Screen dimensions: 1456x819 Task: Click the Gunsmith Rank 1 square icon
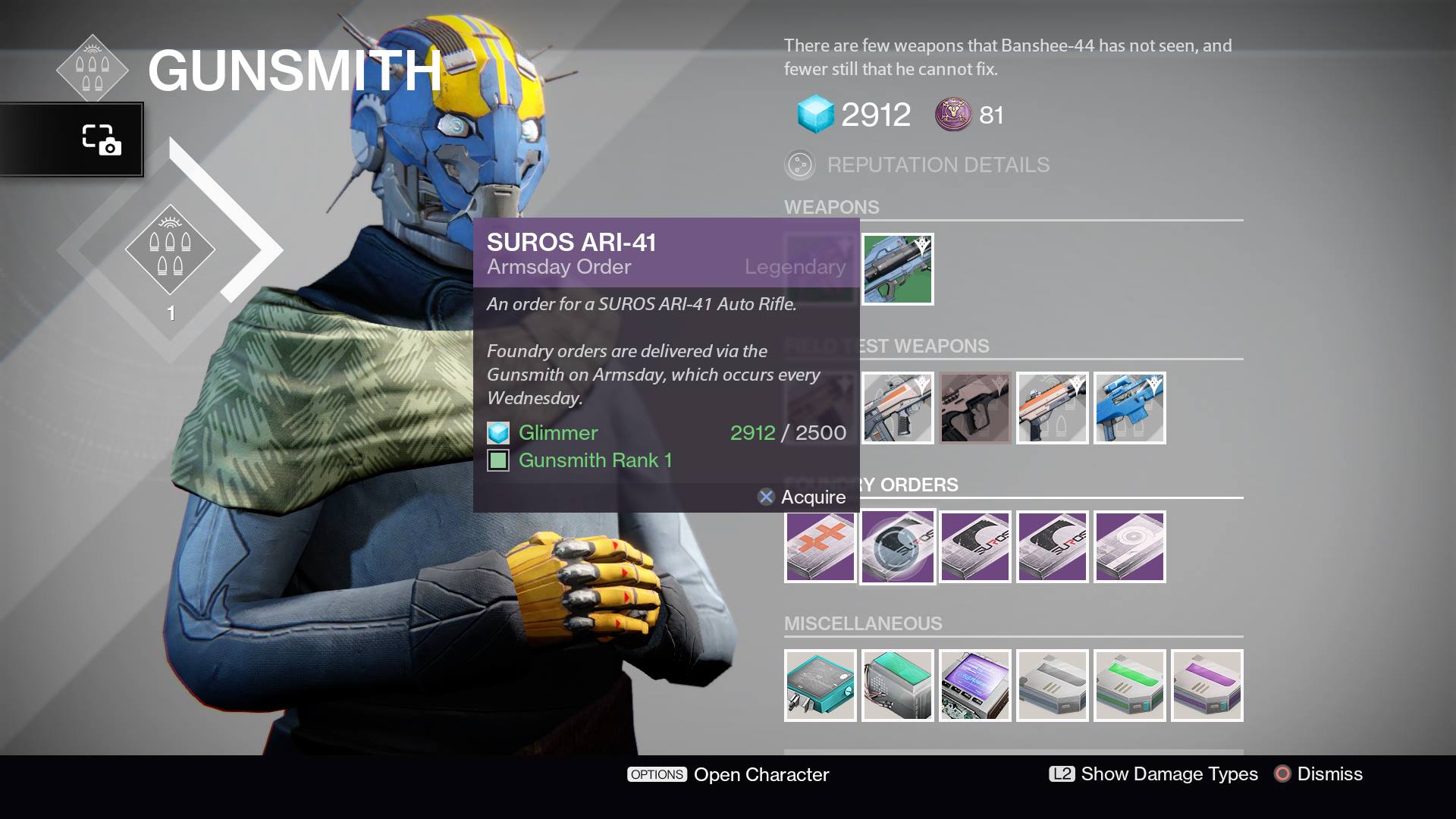[498, 460]
